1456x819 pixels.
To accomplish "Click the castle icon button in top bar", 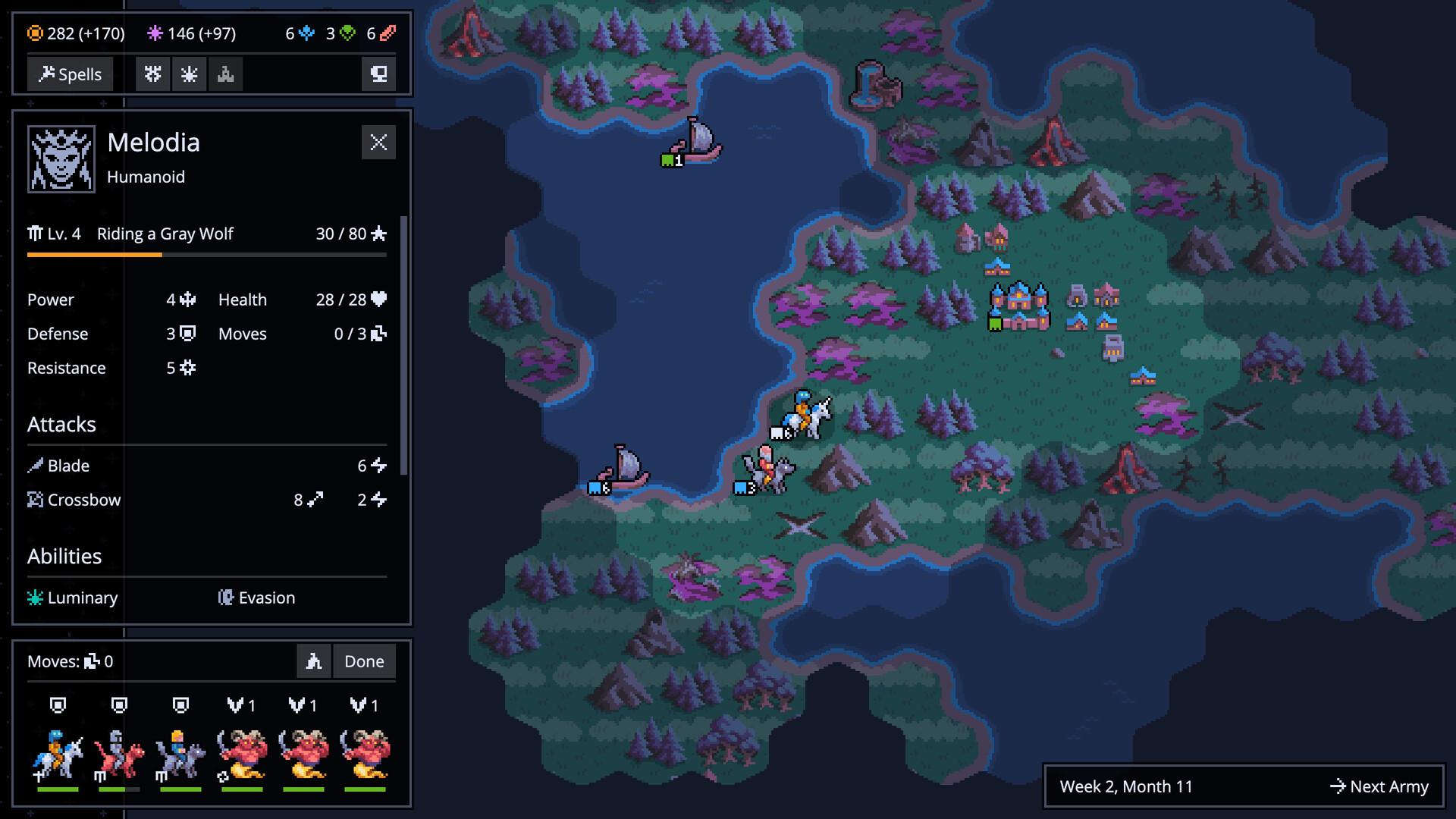I will coord(225,74).
